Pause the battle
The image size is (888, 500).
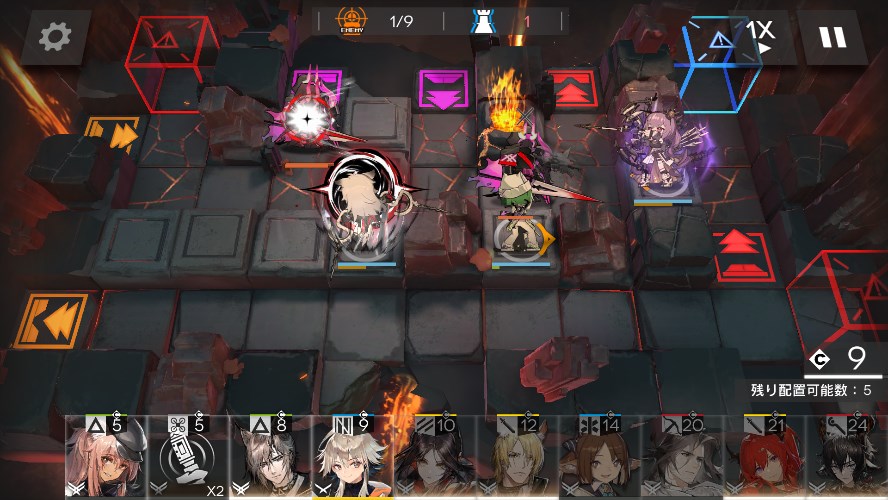click(x=832, y=38)
